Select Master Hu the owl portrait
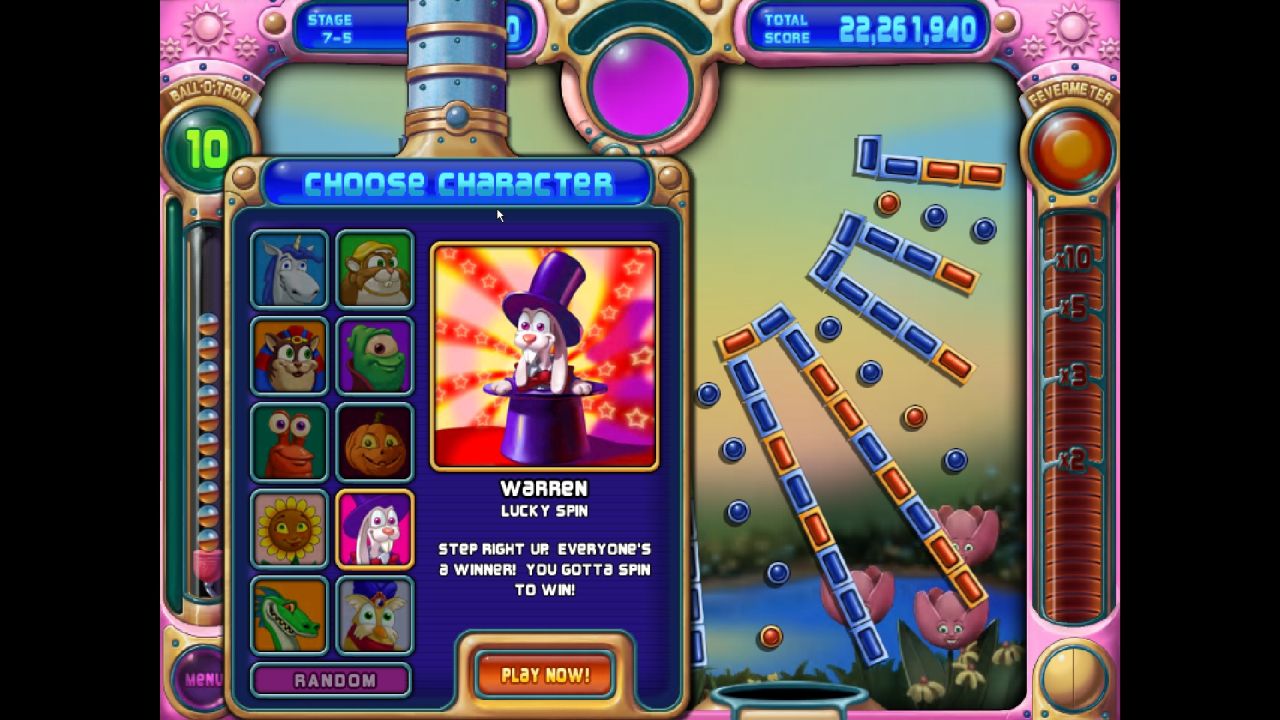 (374, 615)
